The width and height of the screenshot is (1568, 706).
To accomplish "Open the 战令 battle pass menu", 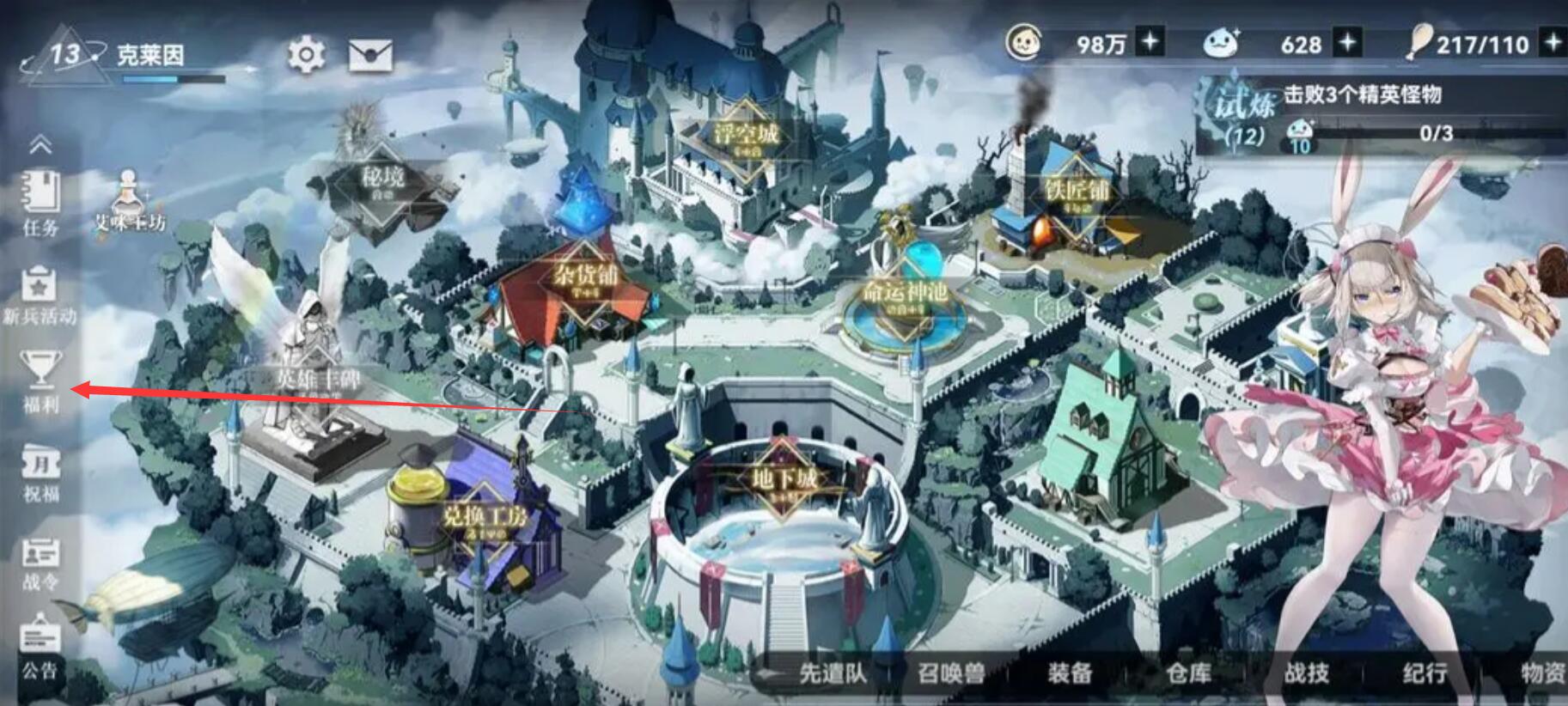I will (x=40, y=563).
